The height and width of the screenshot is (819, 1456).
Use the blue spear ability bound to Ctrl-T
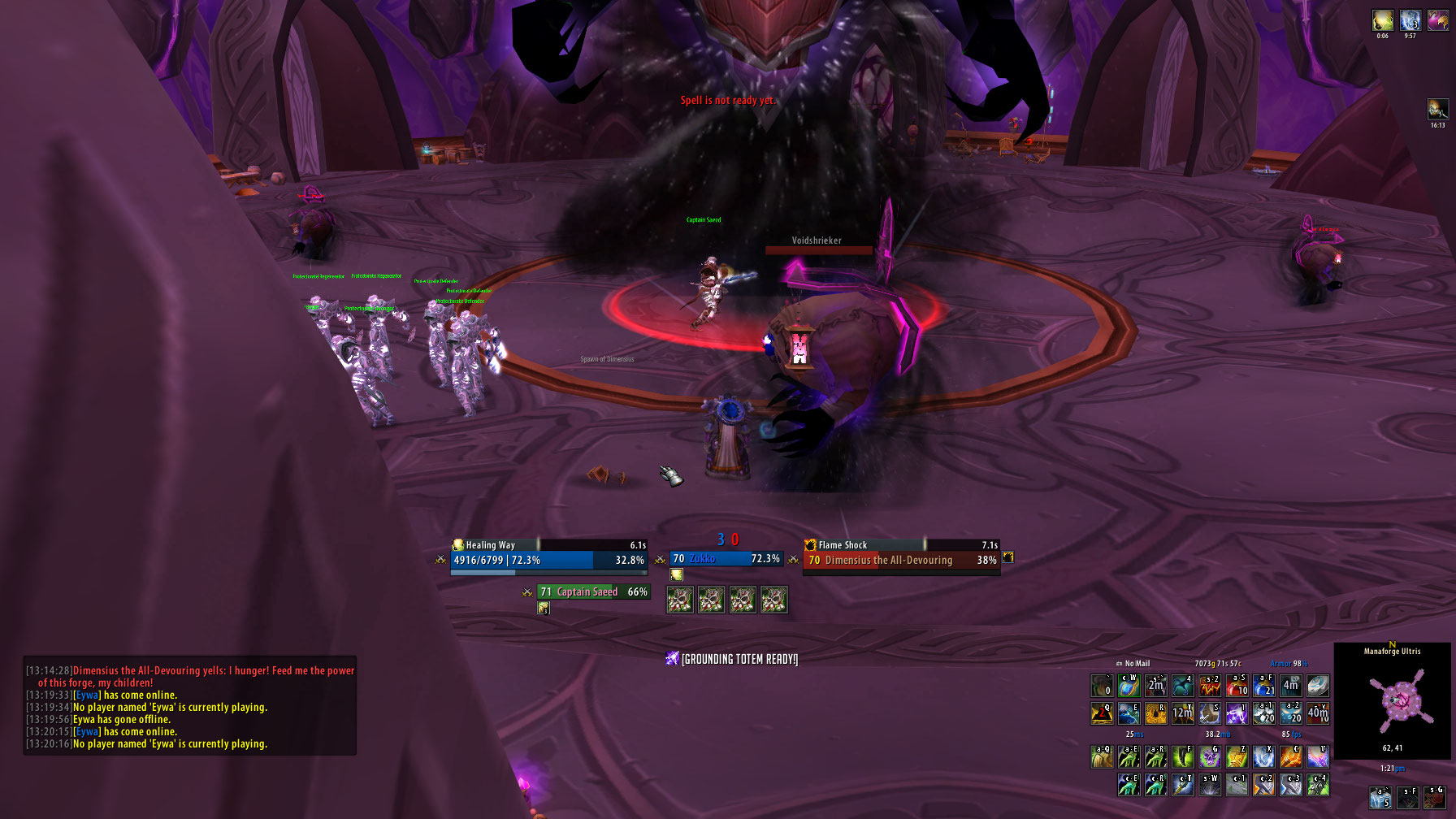coord(1182,784)
